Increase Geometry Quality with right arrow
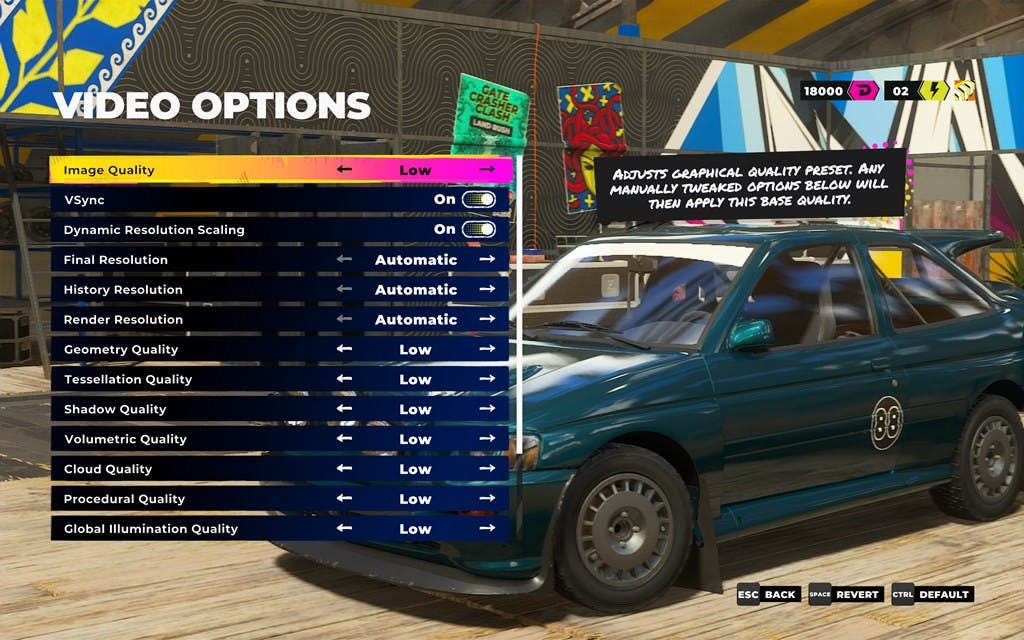The image size is (1024, 640). coord(487,349)
